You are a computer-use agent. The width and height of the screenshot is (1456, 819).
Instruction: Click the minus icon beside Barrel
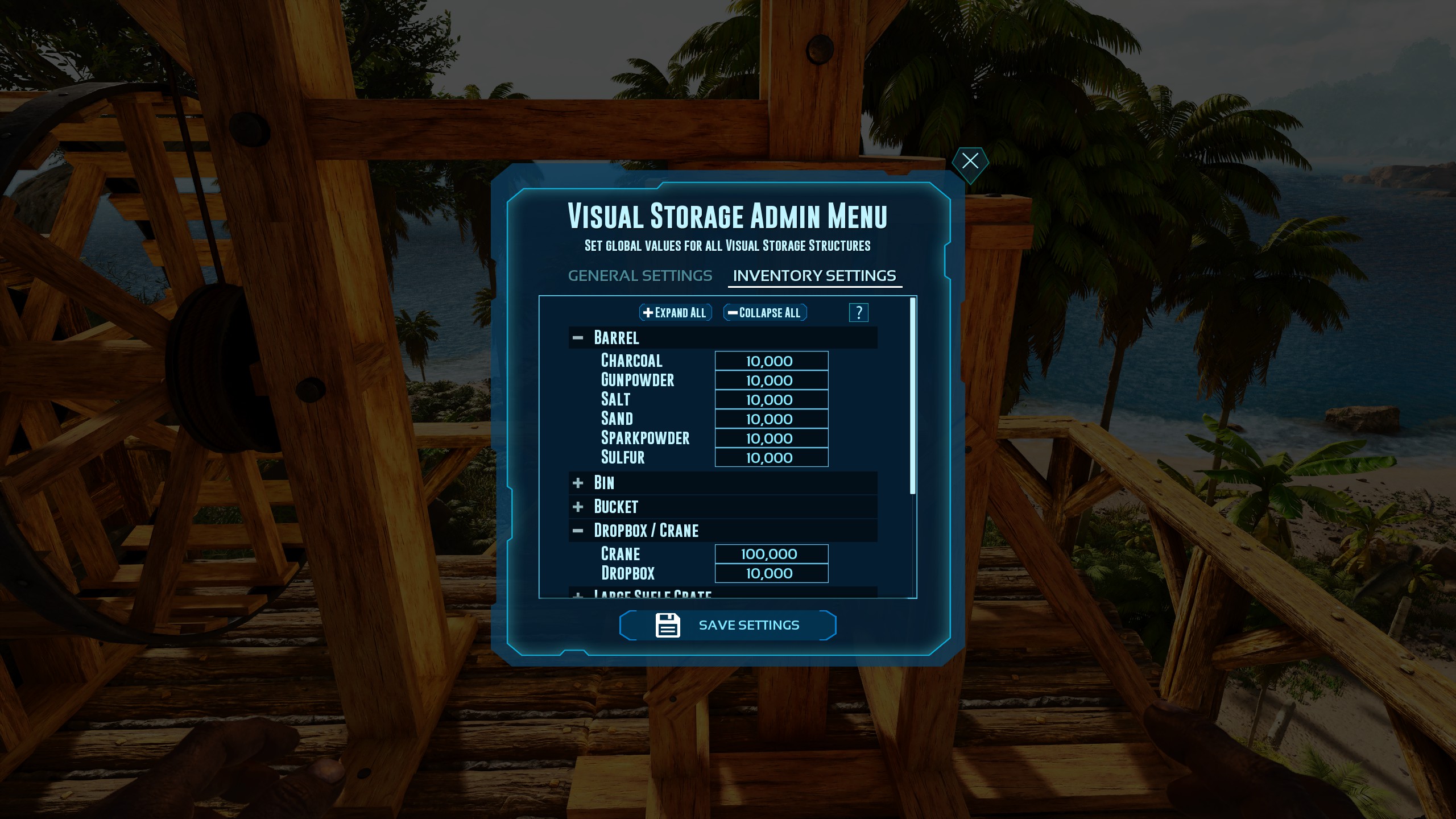[x=578, y=337]
